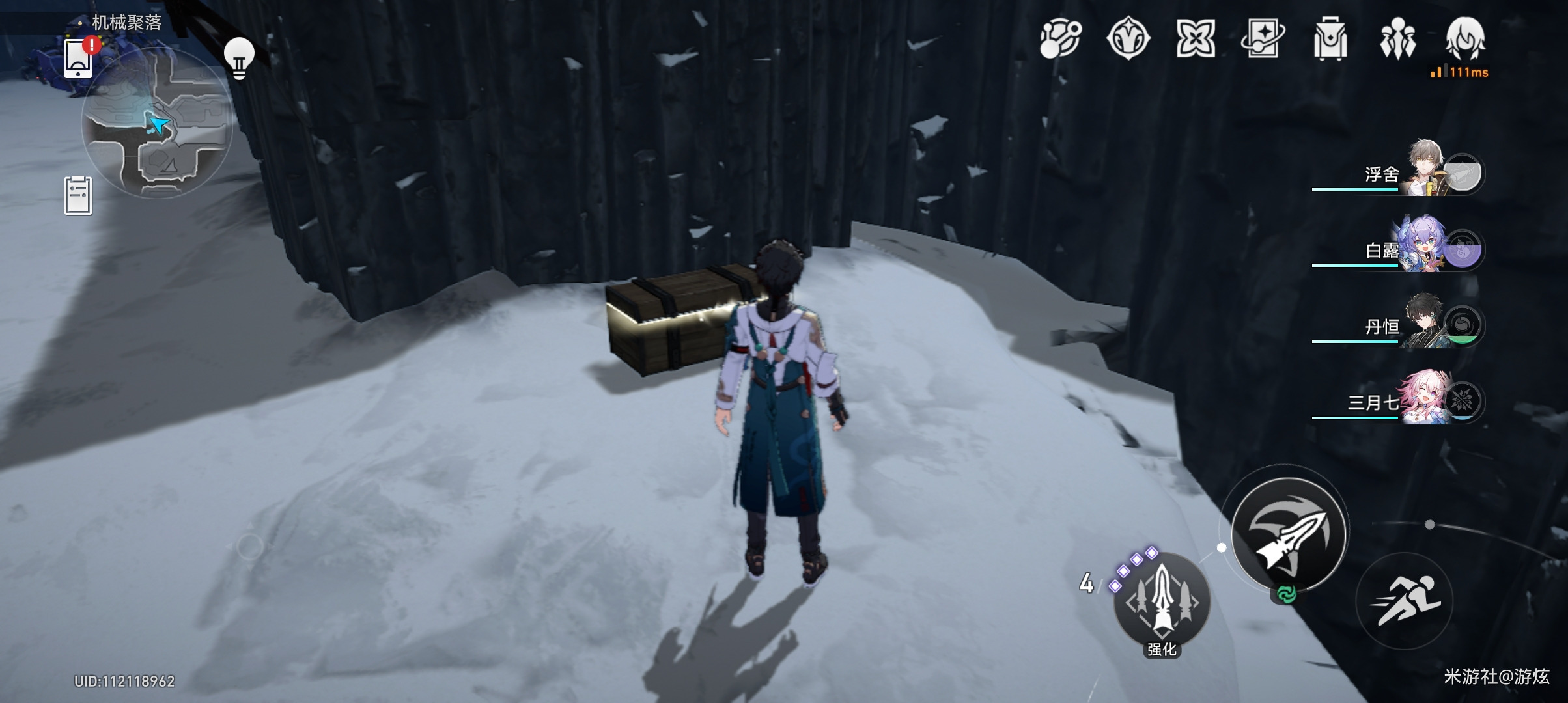This screenshot has height=703, width=1568.
Task: Open the star card icon in top bar
Action: [x=1263, y=39]
